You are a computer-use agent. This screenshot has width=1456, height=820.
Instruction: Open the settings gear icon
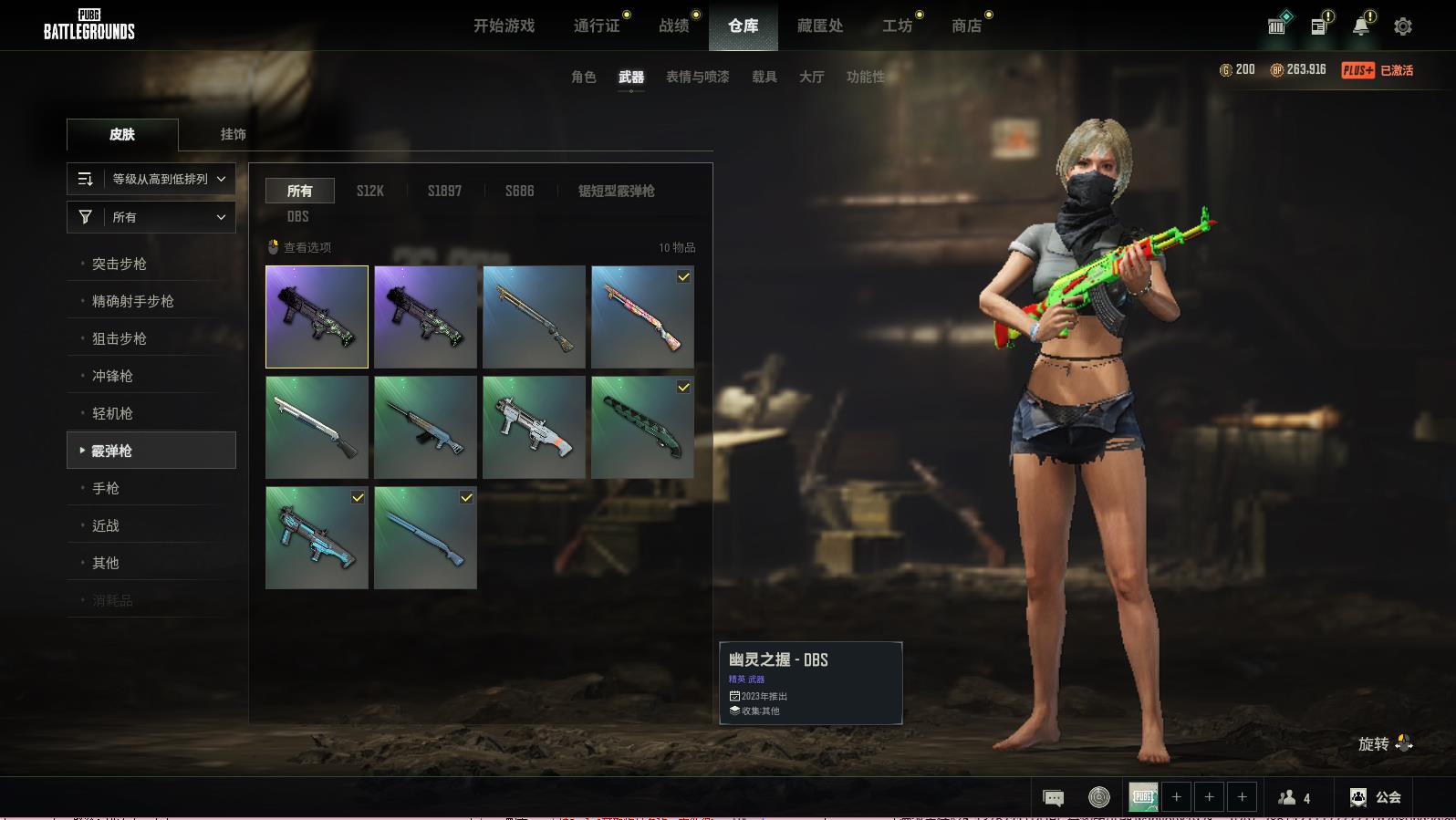(1403, 26)
